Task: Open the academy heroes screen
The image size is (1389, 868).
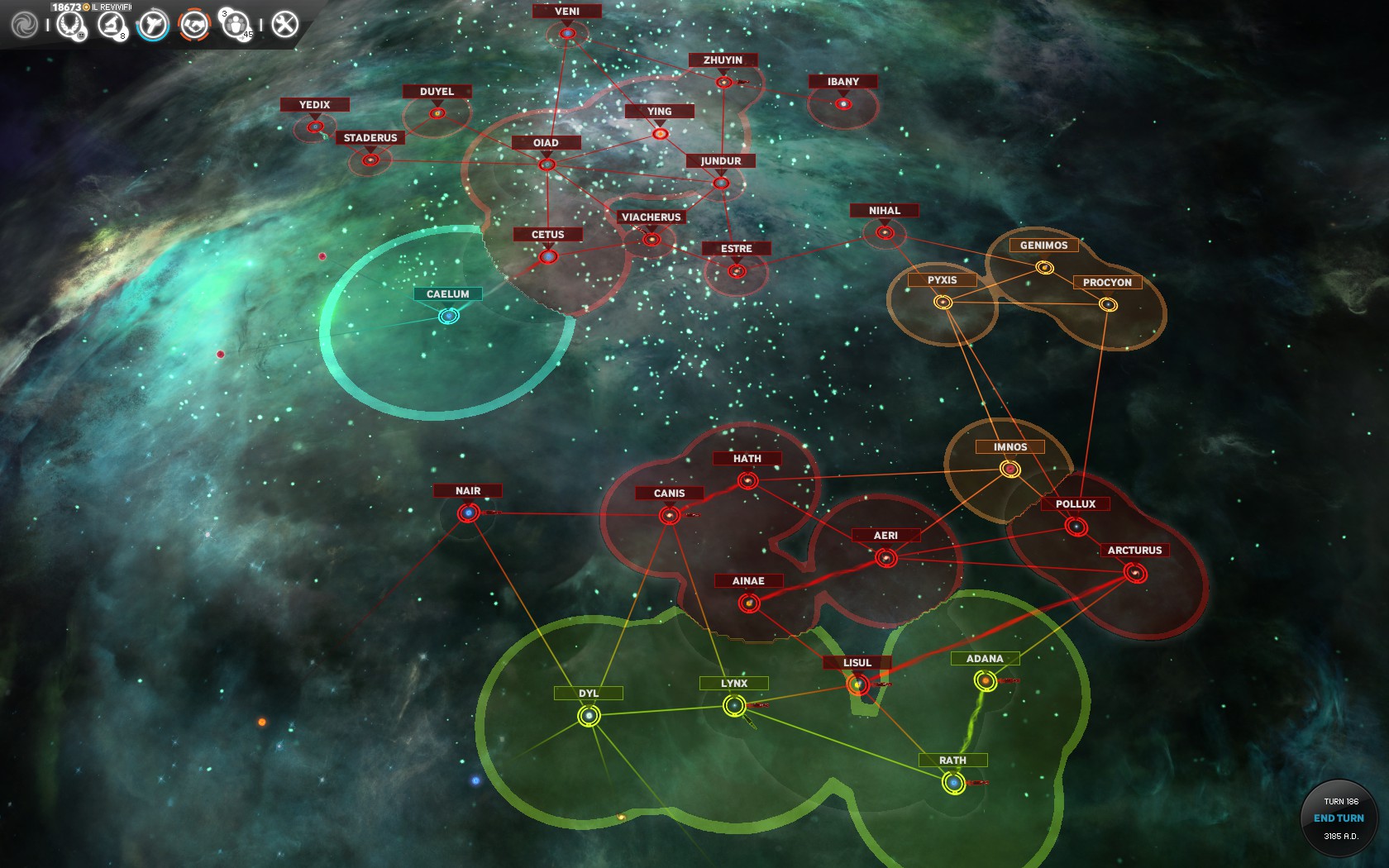Action: pos(236,25)
